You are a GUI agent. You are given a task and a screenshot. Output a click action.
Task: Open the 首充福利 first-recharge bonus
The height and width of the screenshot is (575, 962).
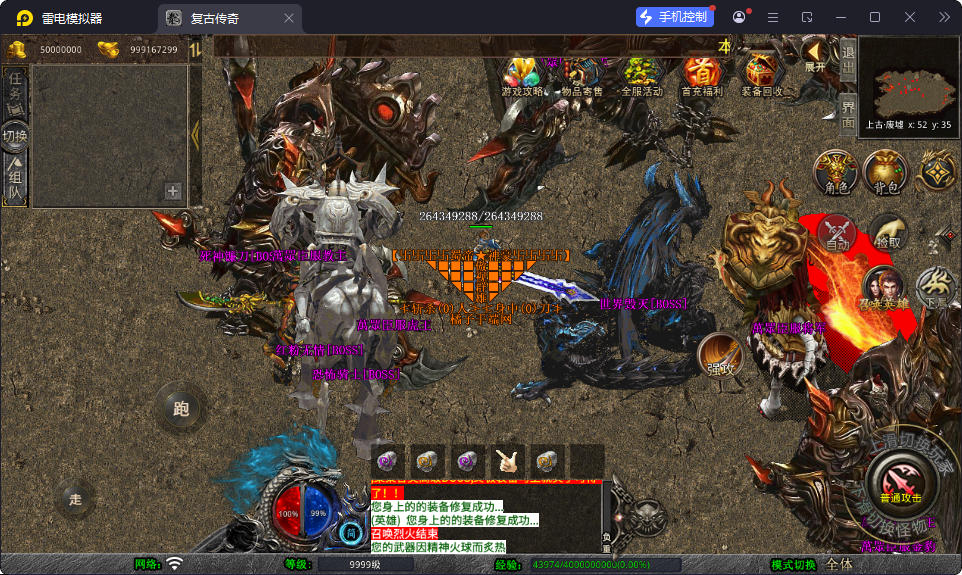[702, 75]
